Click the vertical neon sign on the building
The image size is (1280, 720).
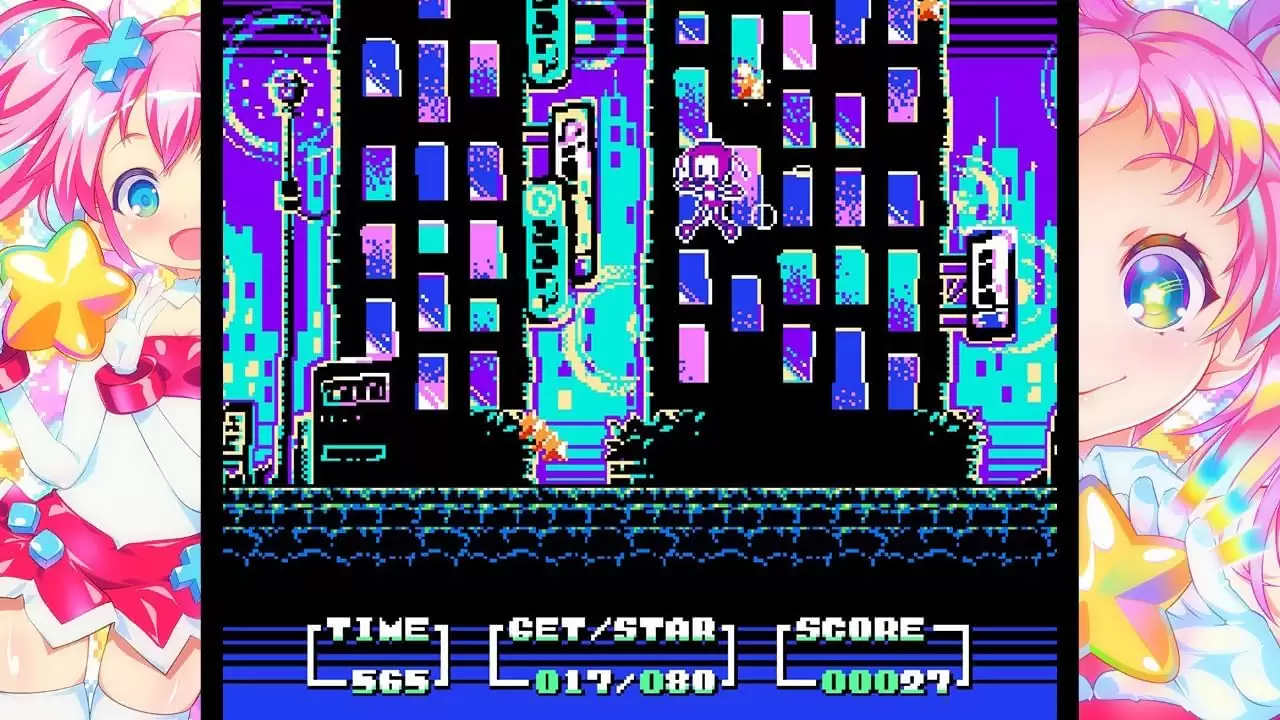coord(567,200)
